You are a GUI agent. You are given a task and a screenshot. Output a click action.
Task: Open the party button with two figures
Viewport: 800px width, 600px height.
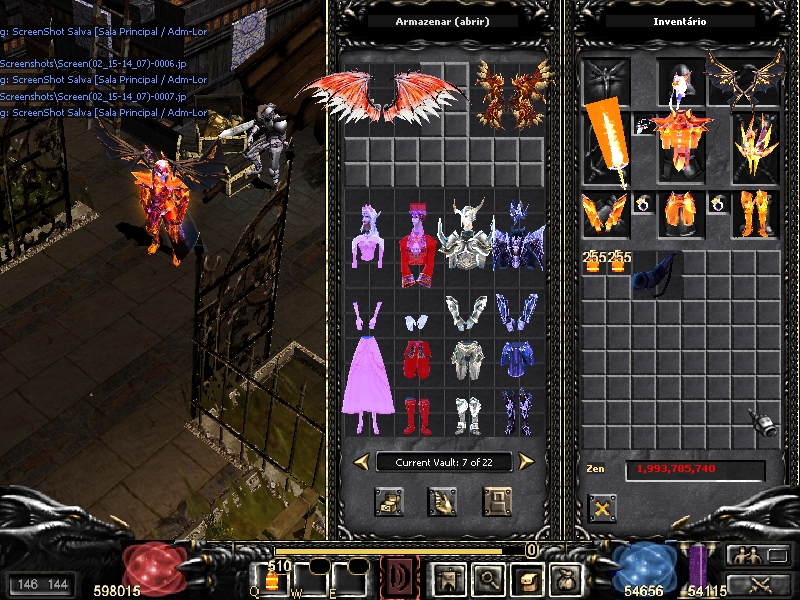(748, 556)
